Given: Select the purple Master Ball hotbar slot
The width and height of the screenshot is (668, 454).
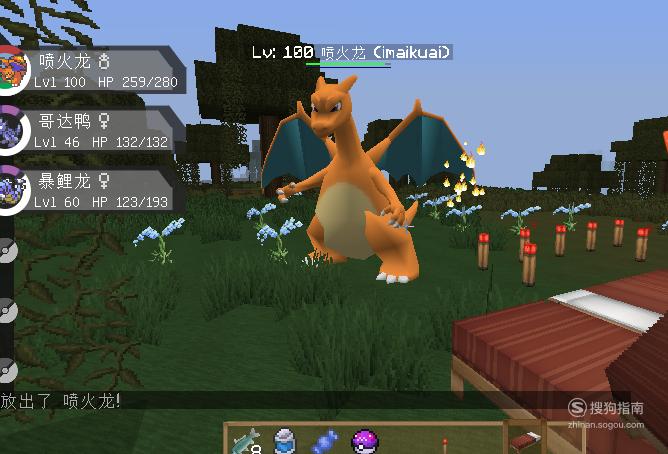Looking at the screenshot, I should tap(364, 441).
